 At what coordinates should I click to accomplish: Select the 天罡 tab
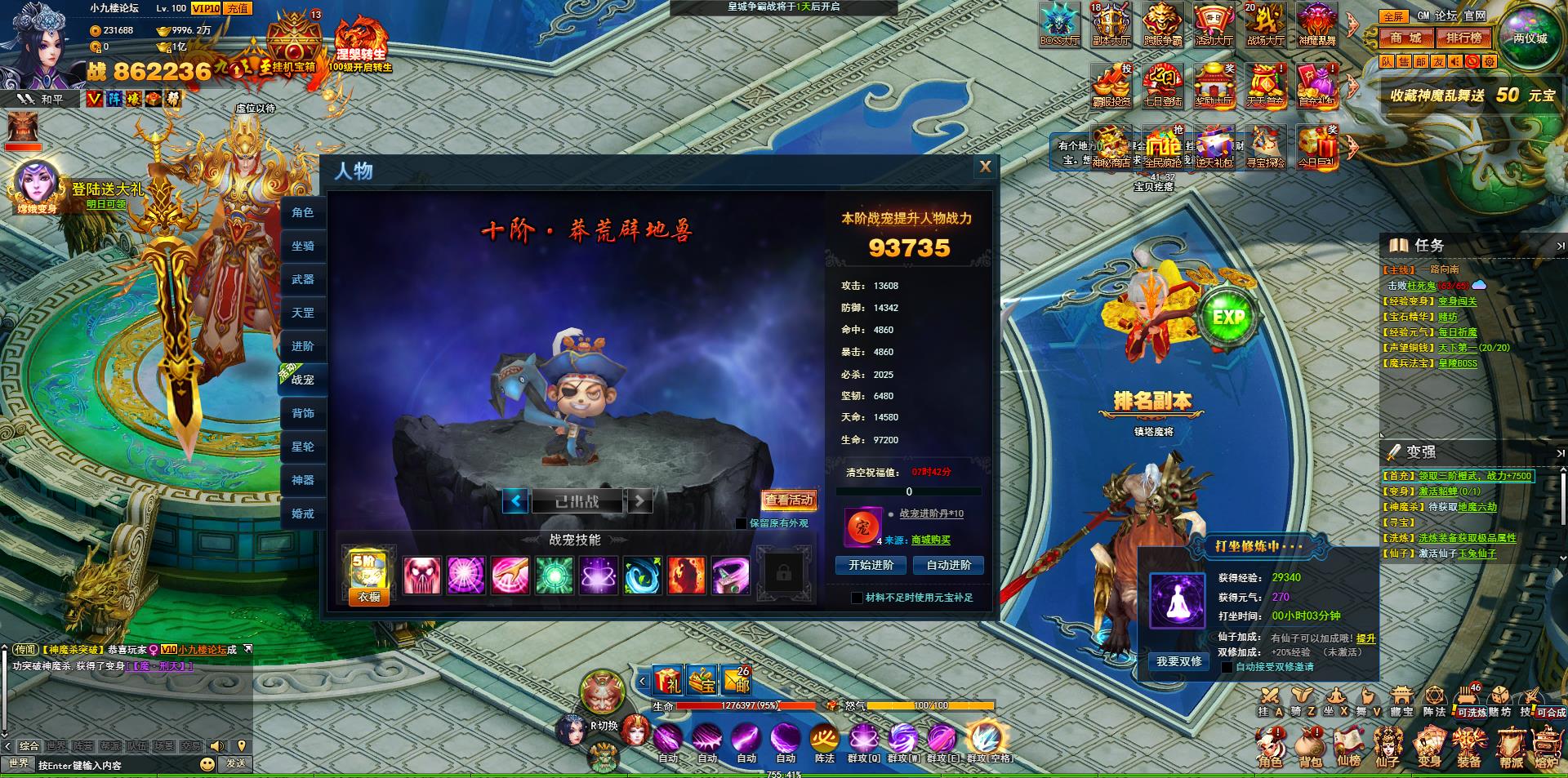303,313
